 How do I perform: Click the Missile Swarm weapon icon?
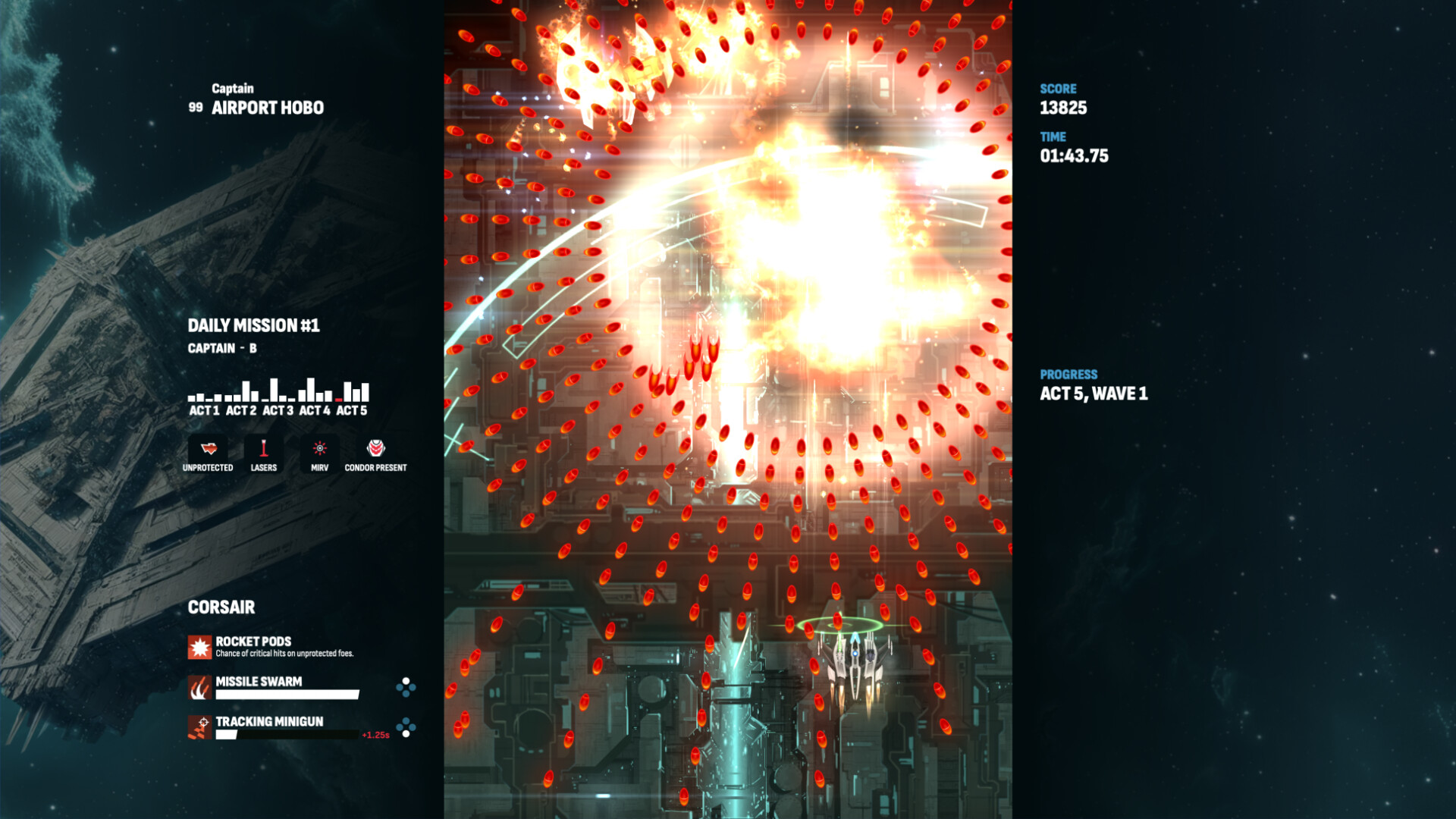tap(199, 688)
